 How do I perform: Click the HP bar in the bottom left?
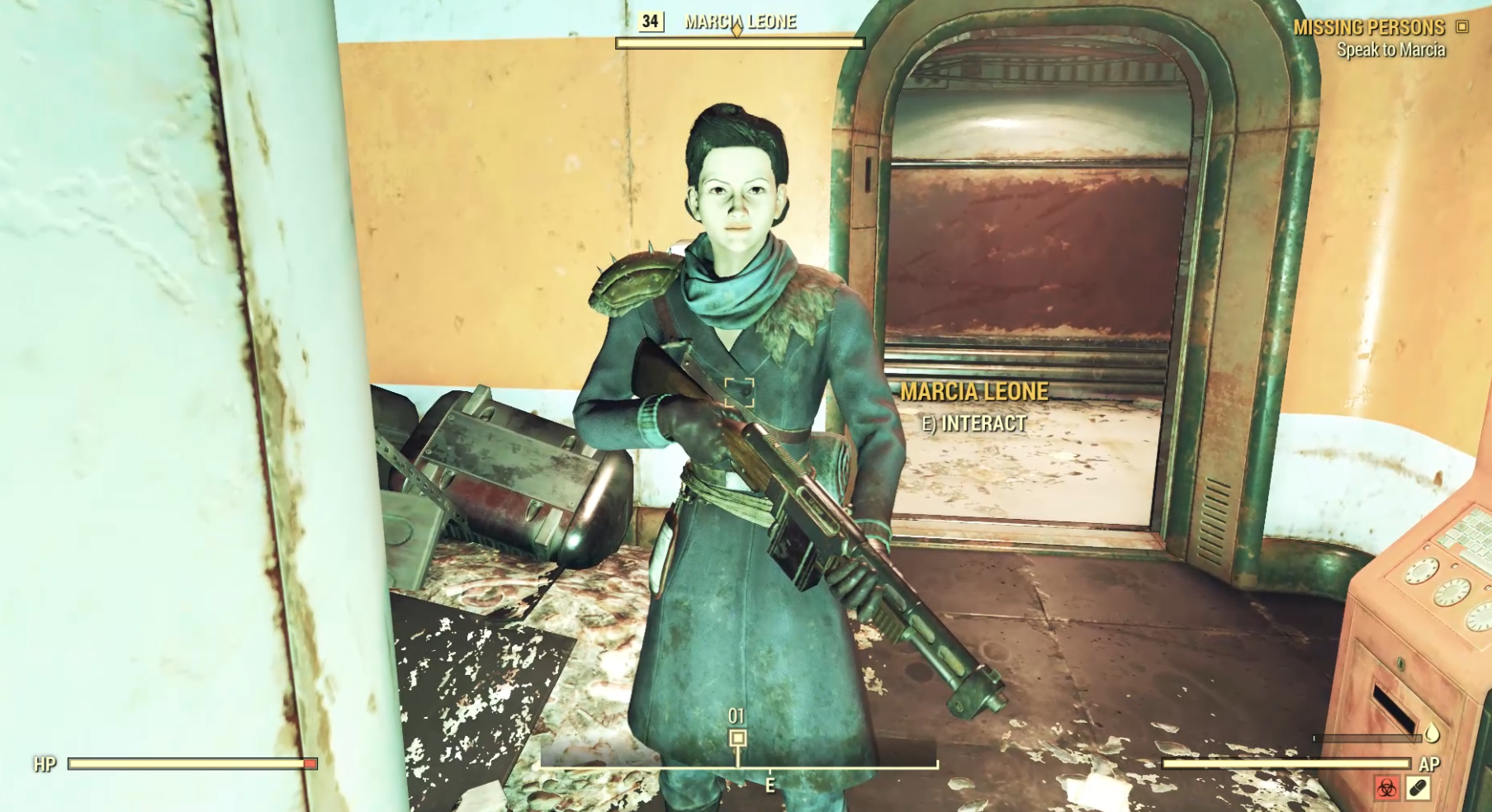pyautogui.click(x=190, y=764)
